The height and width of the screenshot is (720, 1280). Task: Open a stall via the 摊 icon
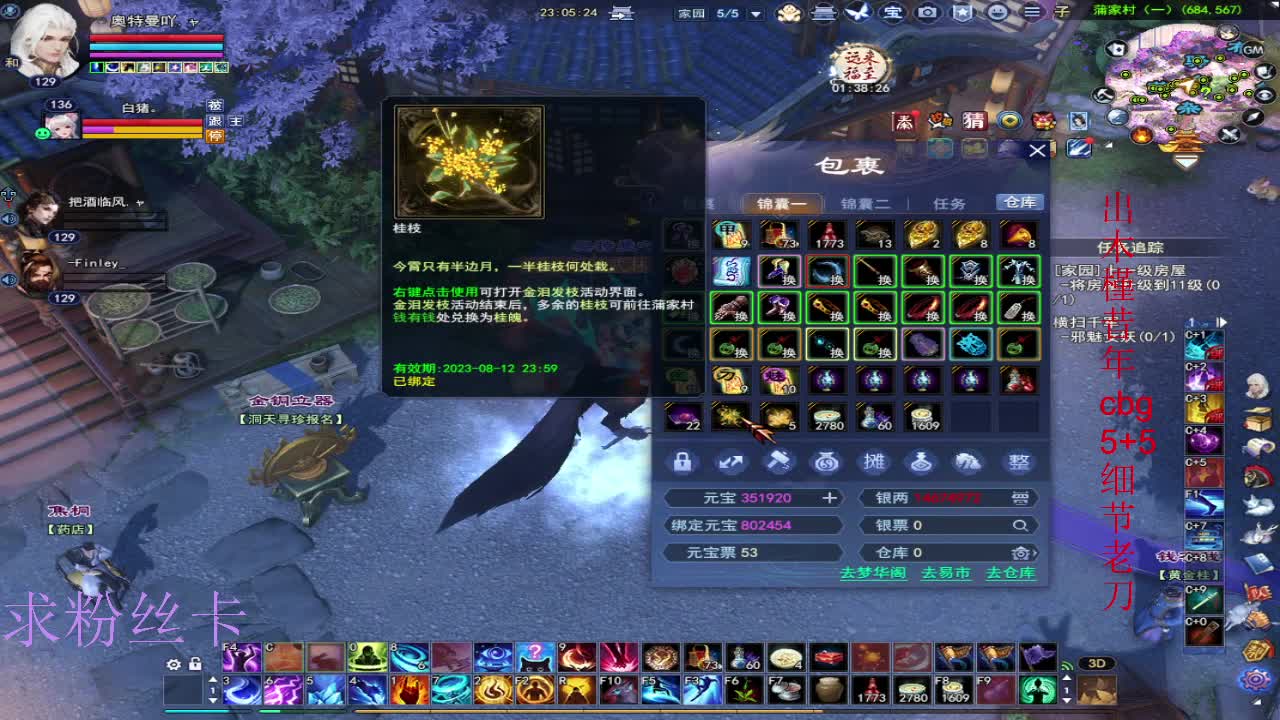click(872, 462)
